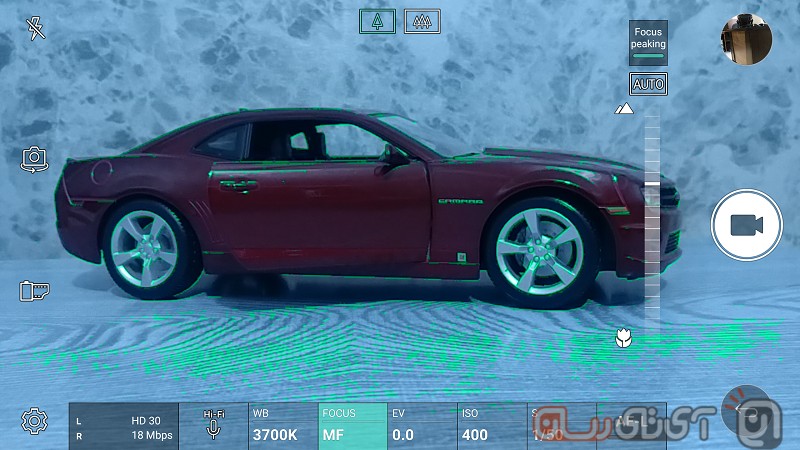Open Hi-Fi microphone audio options
Image resolution: width=800 pixels, height=450 pixels.
[213, 426]
